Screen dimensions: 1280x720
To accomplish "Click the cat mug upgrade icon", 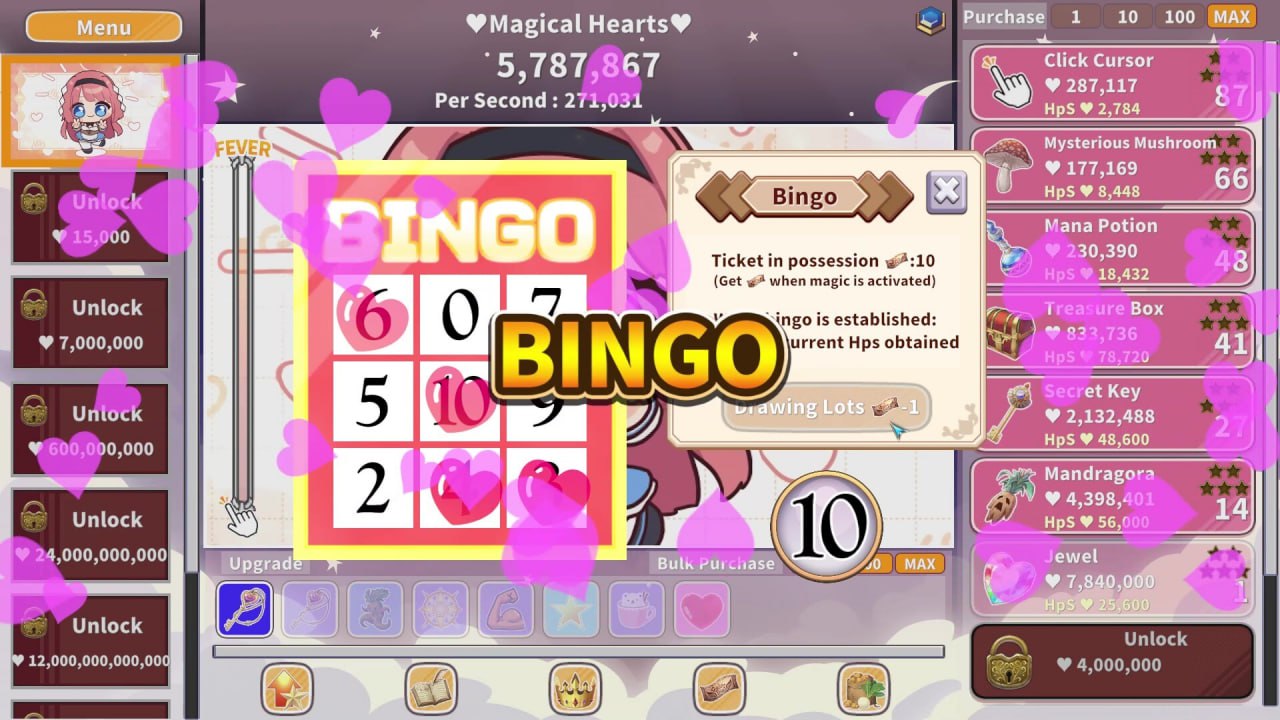I will click(636, 609).
